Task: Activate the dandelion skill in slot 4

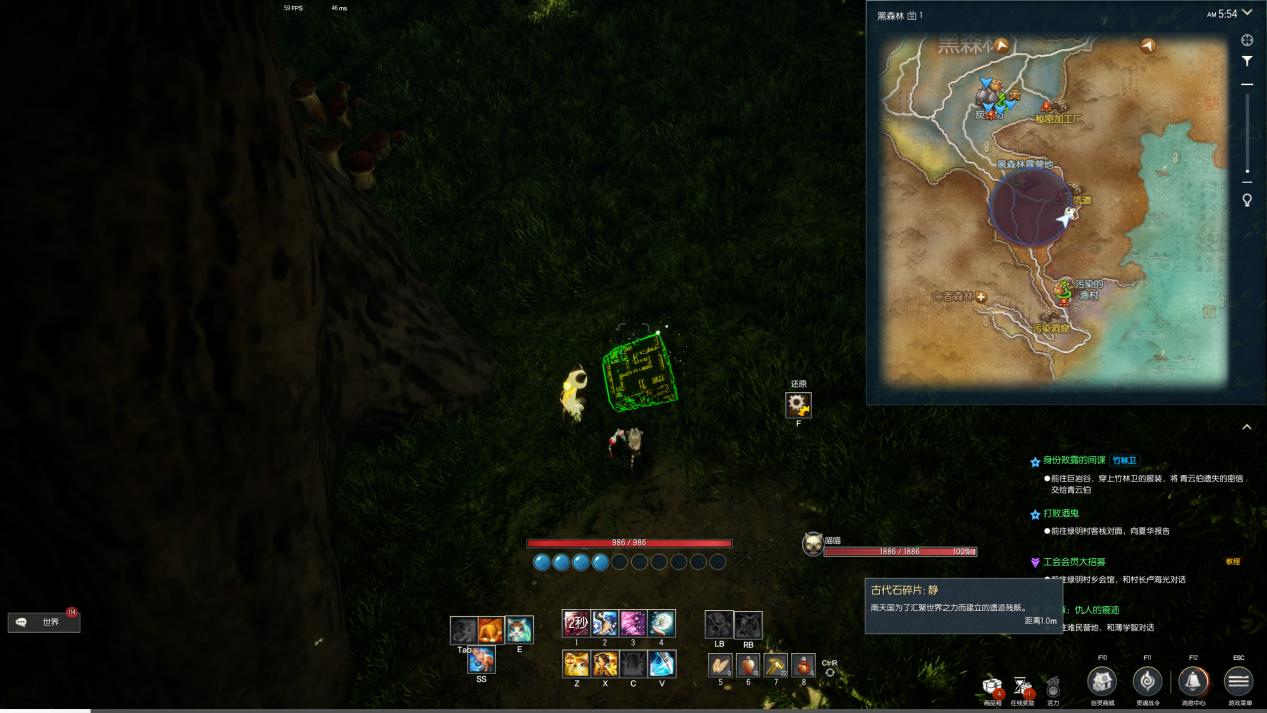Action: pyautogui.click(x=661, y=623)
